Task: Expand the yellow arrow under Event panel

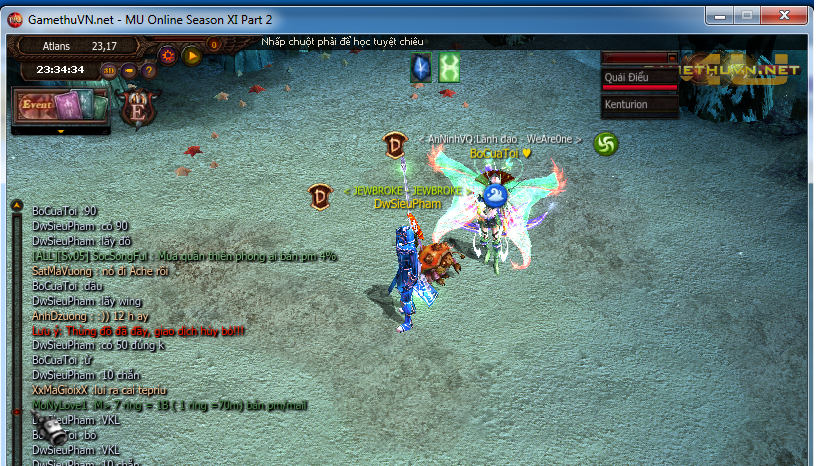Action: coord(61,131)
